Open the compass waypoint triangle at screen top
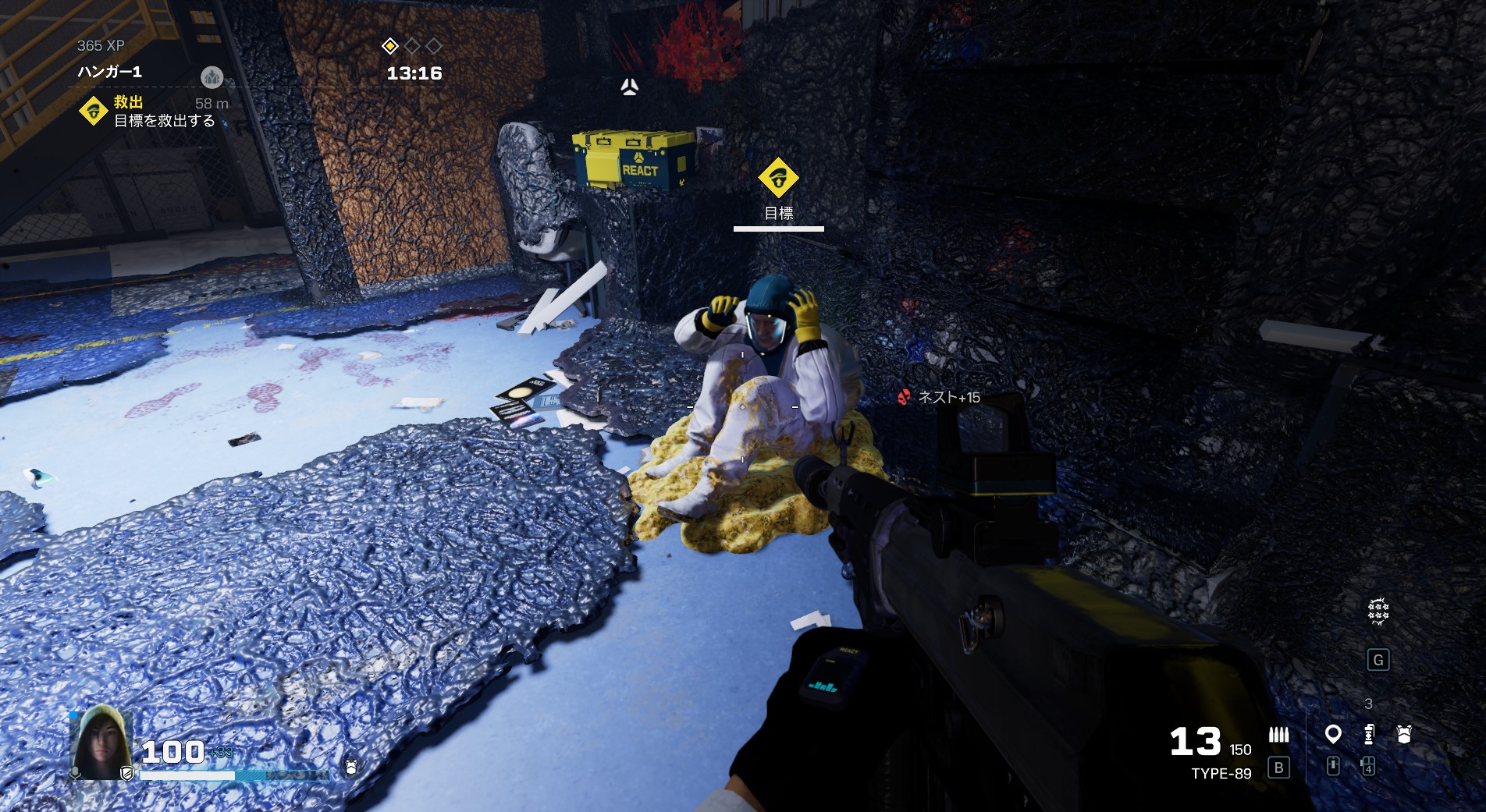Viewport: 1486px width, 812px height. click(x=629, y=86)
